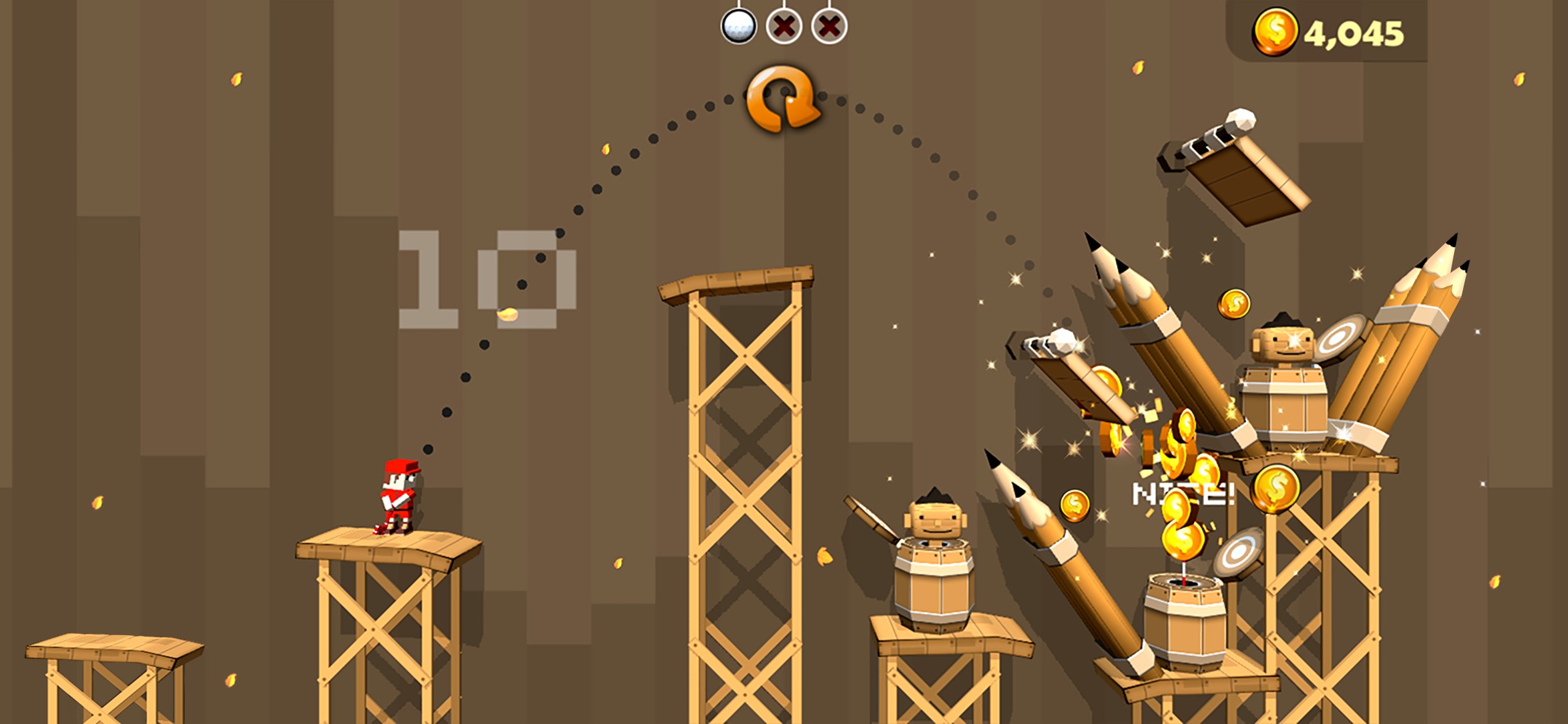Viewport: 1568px width, 724px height.
Task: Click the orange circular restart arrow
Action: click(783, 98)
